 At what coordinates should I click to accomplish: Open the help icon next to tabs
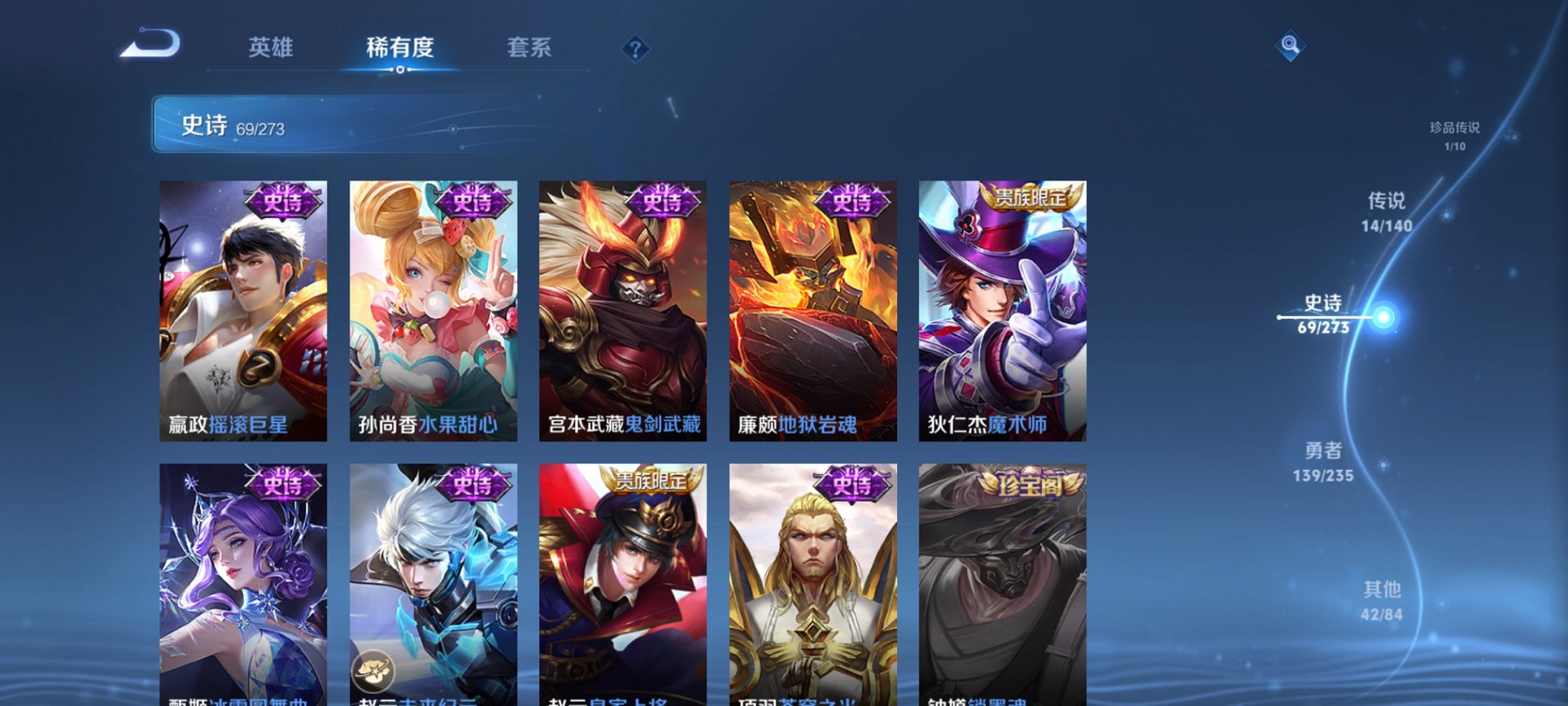pos(634,49)
